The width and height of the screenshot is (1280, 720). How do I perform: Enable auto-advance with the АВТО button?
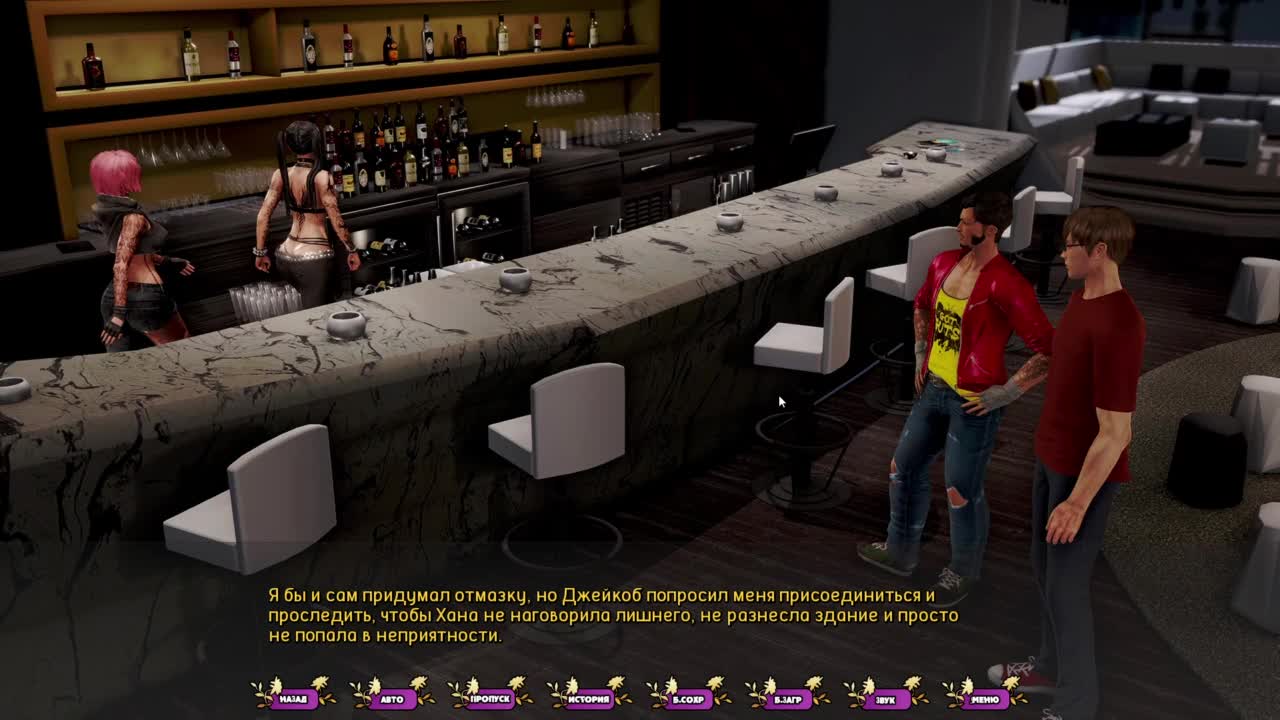tap(392, 699)
